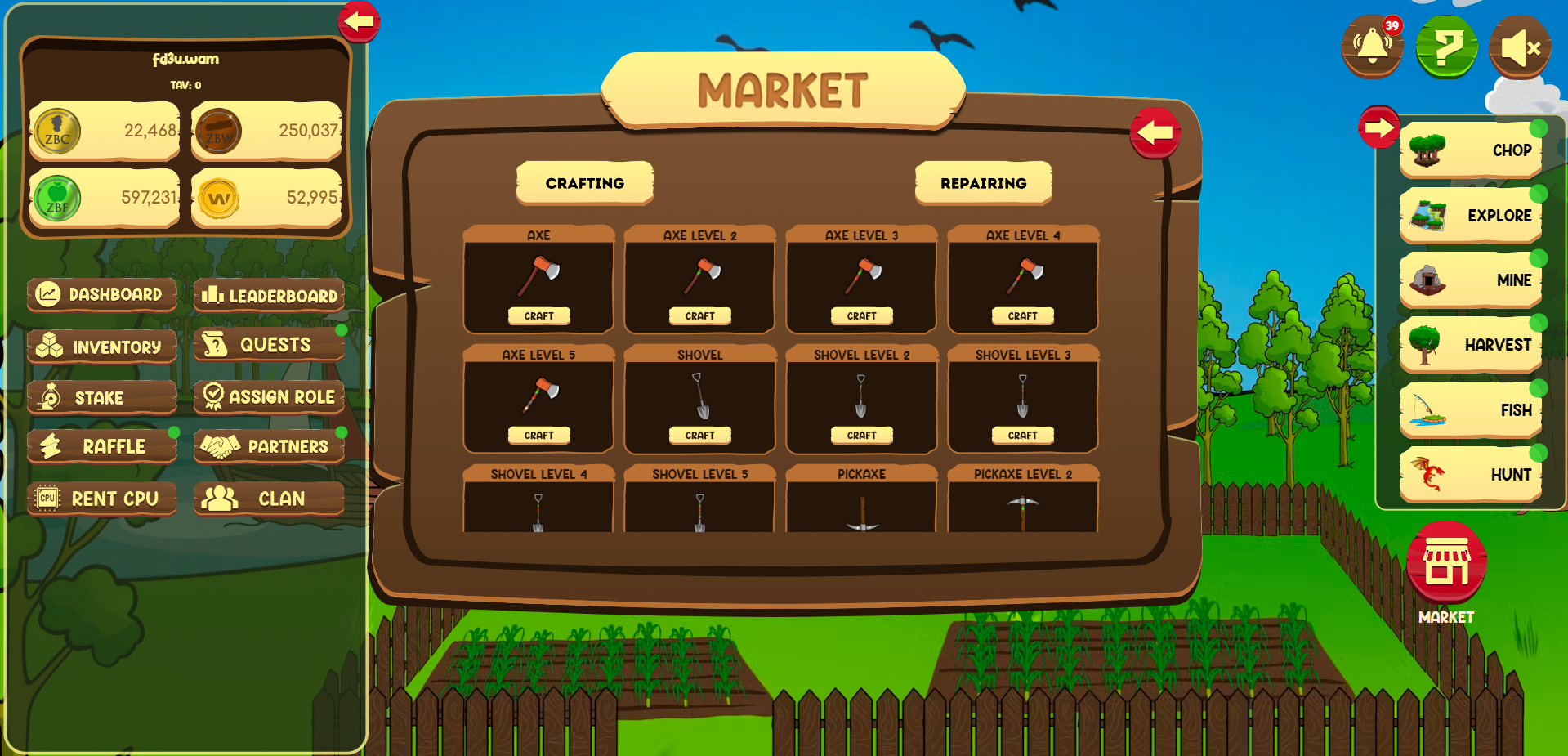Click the Fish boat icon
The image size is (1568, 756).
1426,409
